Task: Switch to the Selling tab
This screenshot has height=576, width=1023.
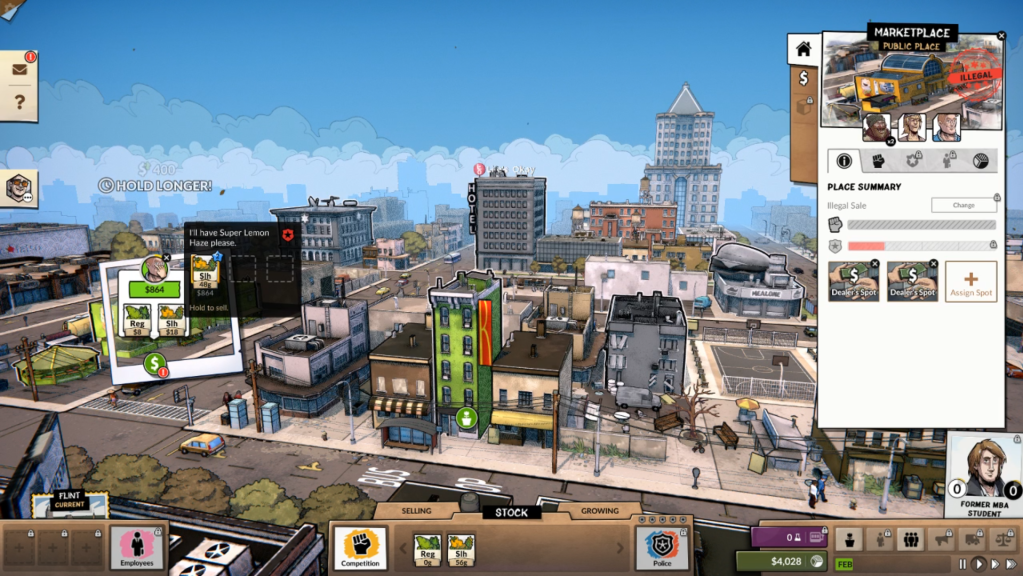Action: point(417,511)
